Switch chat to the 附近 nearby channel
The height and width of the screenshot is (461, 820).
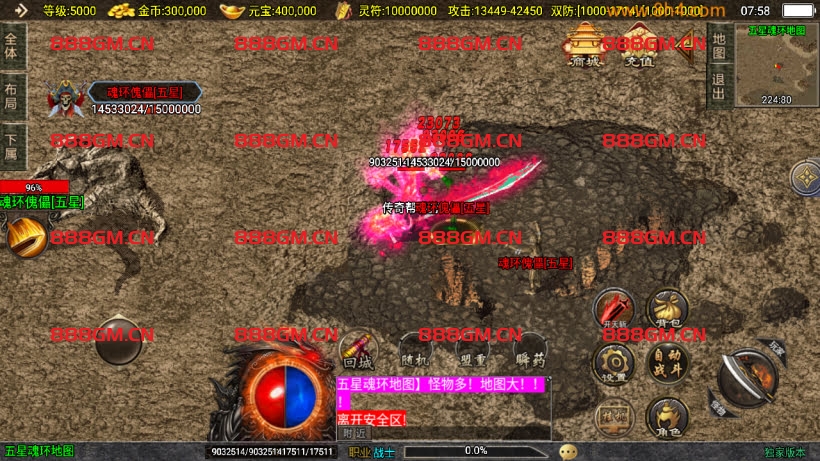click(x=354, y=433)
